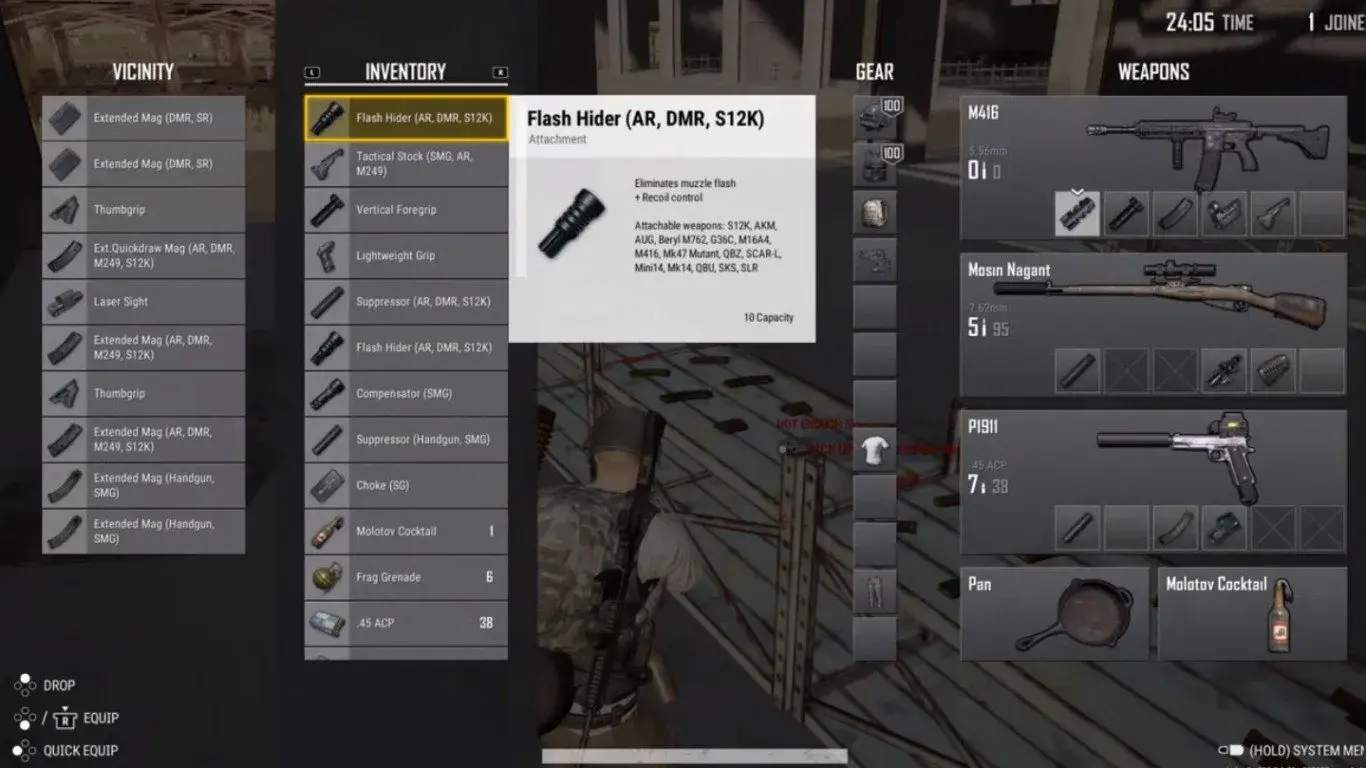1366x768 pixels.
Task: Pick up the Laser Sight from vicinity
Action: tap(143, 302)
